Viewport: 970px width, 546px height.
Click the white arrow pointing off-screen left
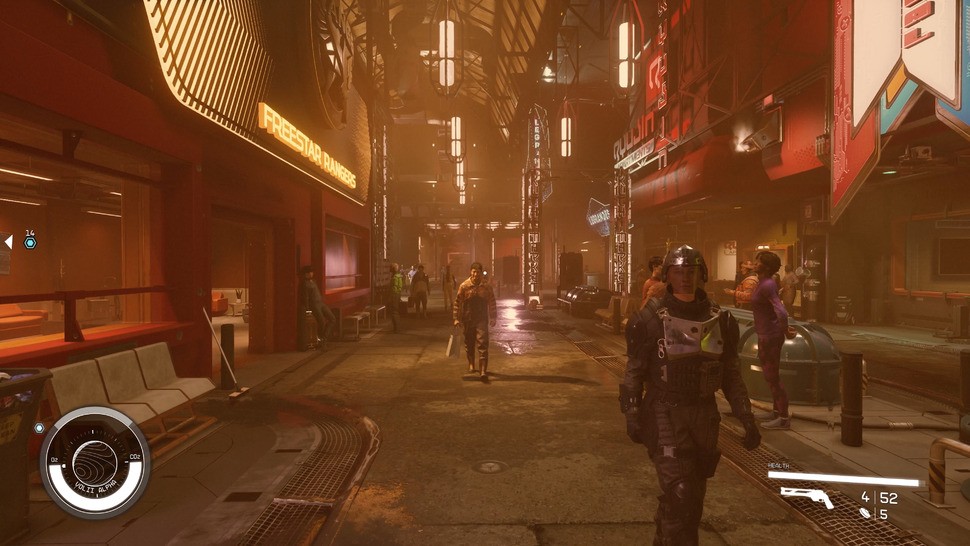(x=8, y=241)
